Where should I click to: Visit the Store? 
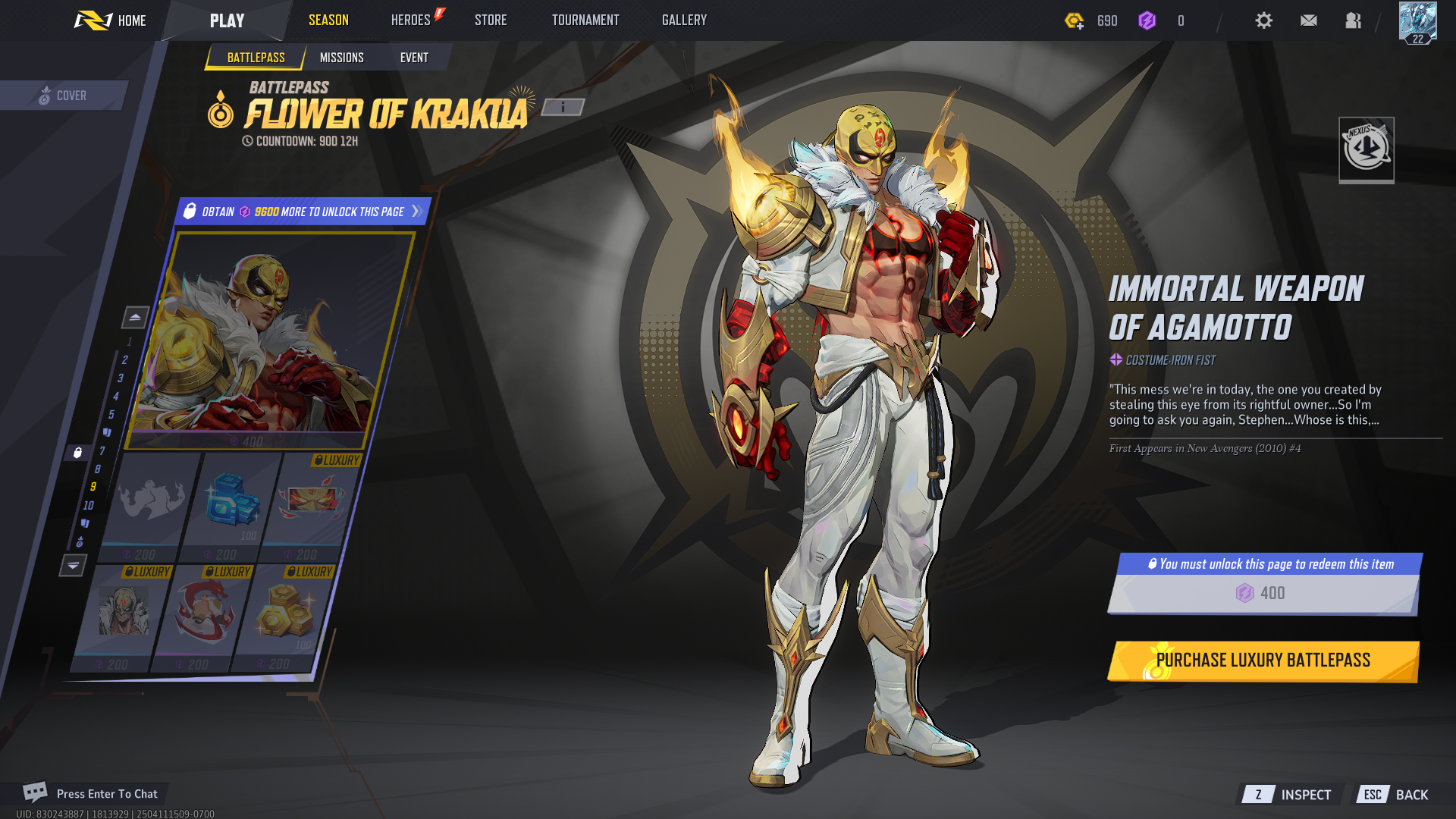click(491, 20)
